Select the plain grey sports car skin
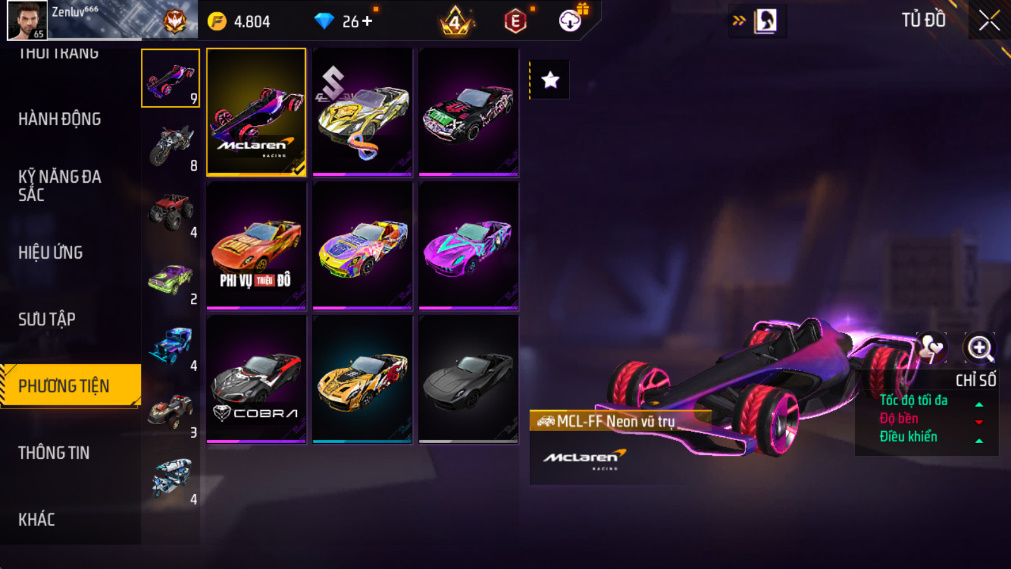Screen dimensions: 1011x569 pos(468,378)
